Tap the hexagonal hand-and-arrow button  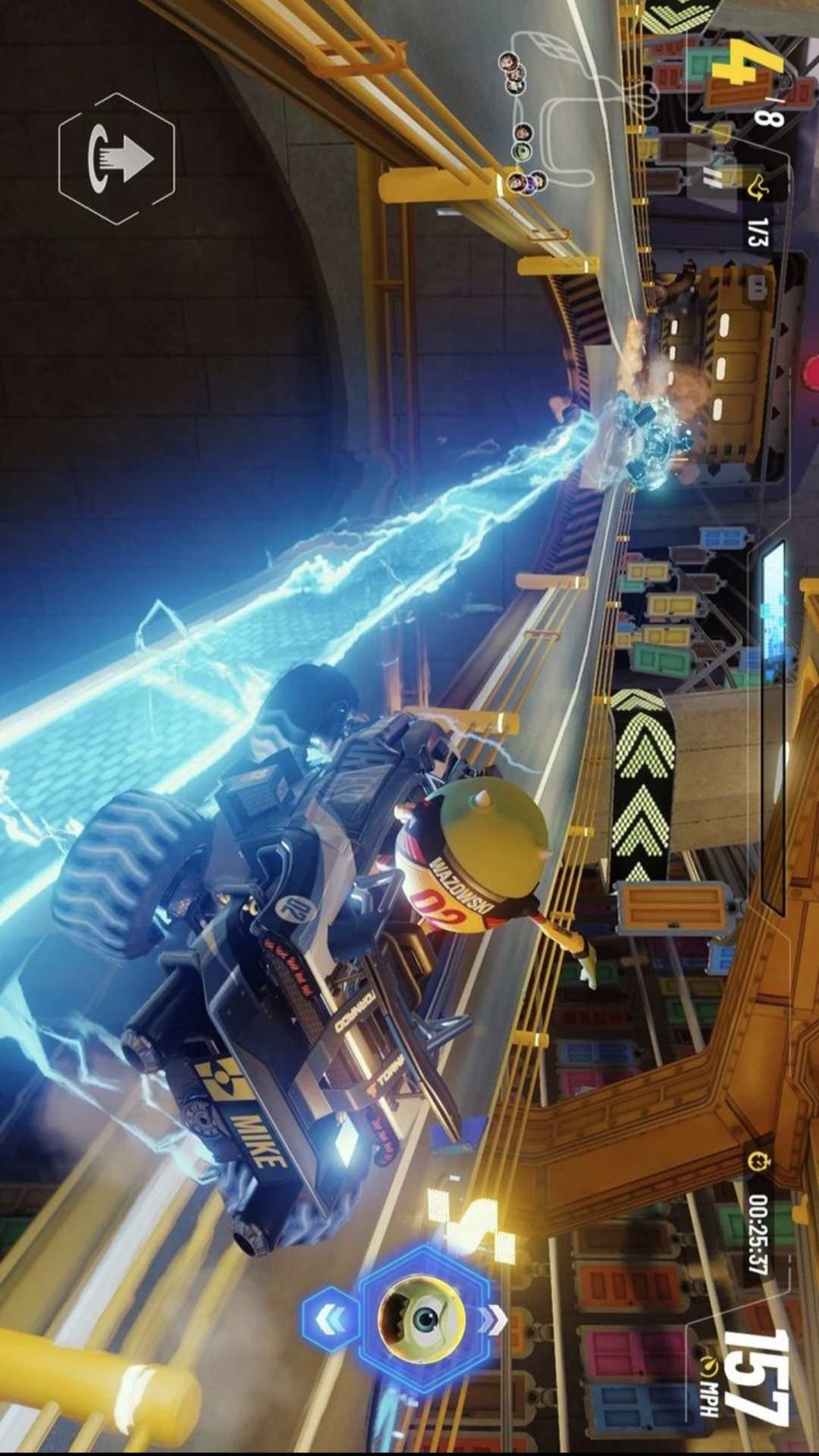[x=117, y=158]
